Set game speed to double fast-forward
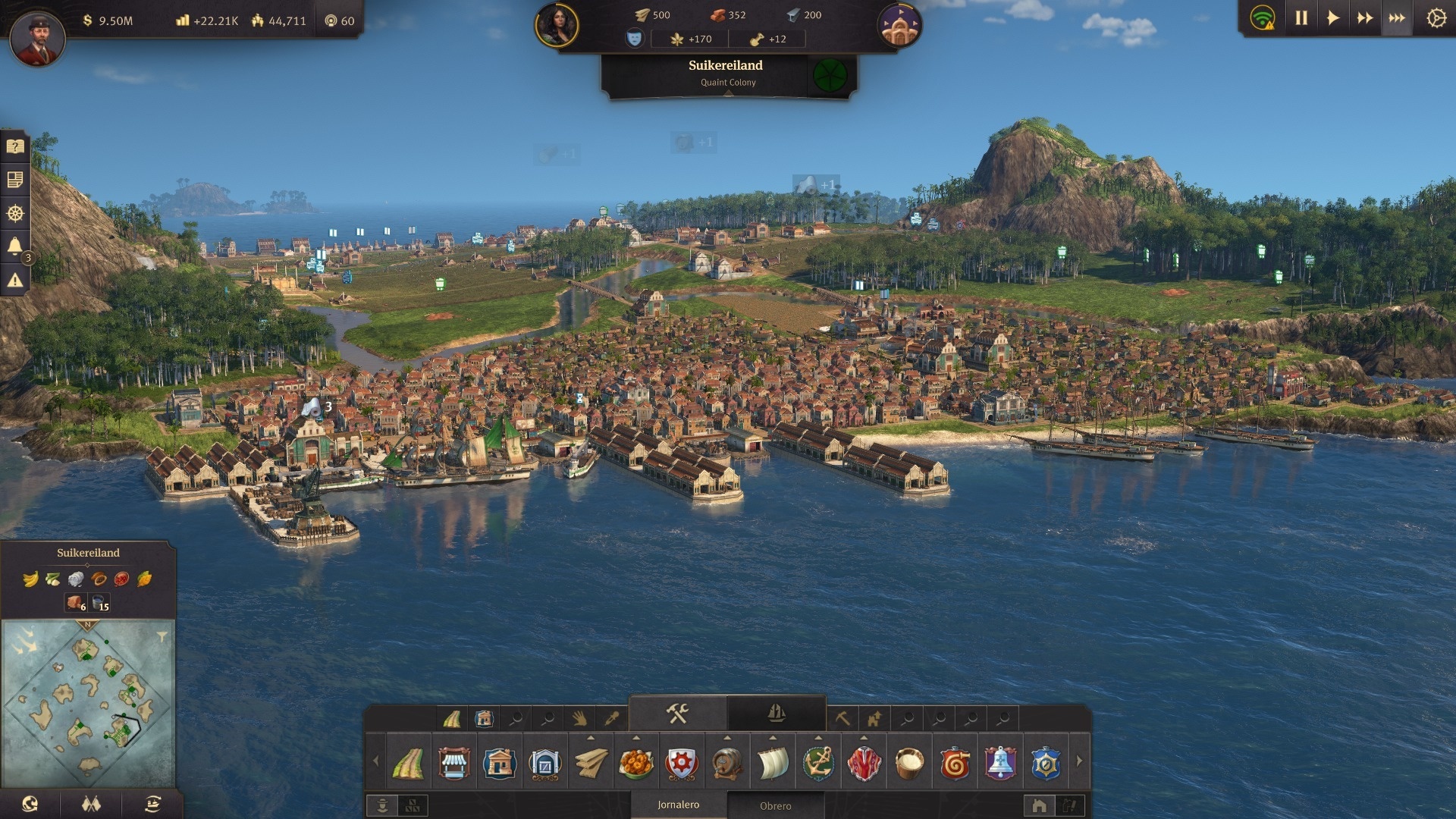 pos(1365,18)
